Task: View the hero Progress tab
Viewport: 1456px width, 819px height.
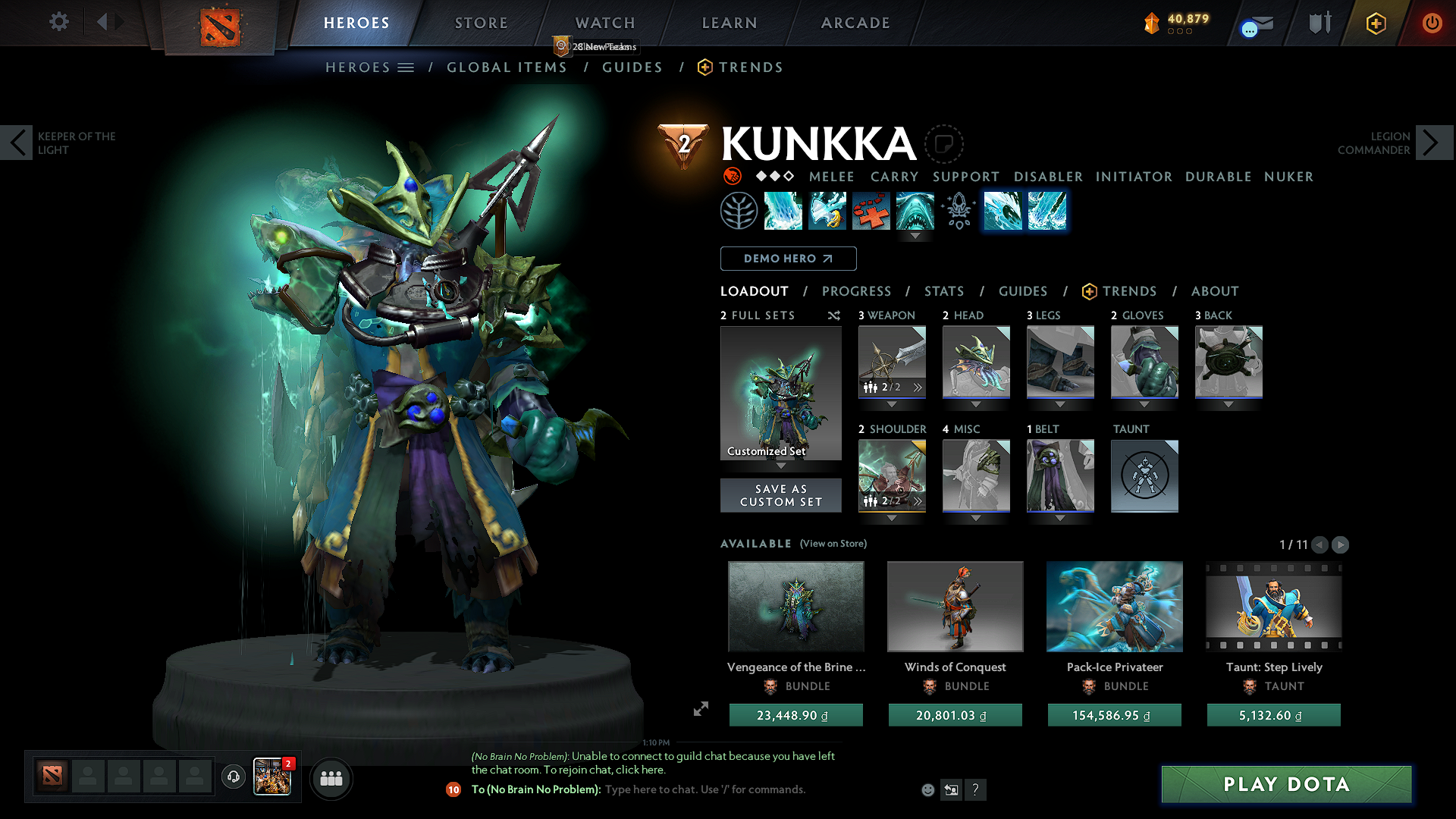Action: 856,291
